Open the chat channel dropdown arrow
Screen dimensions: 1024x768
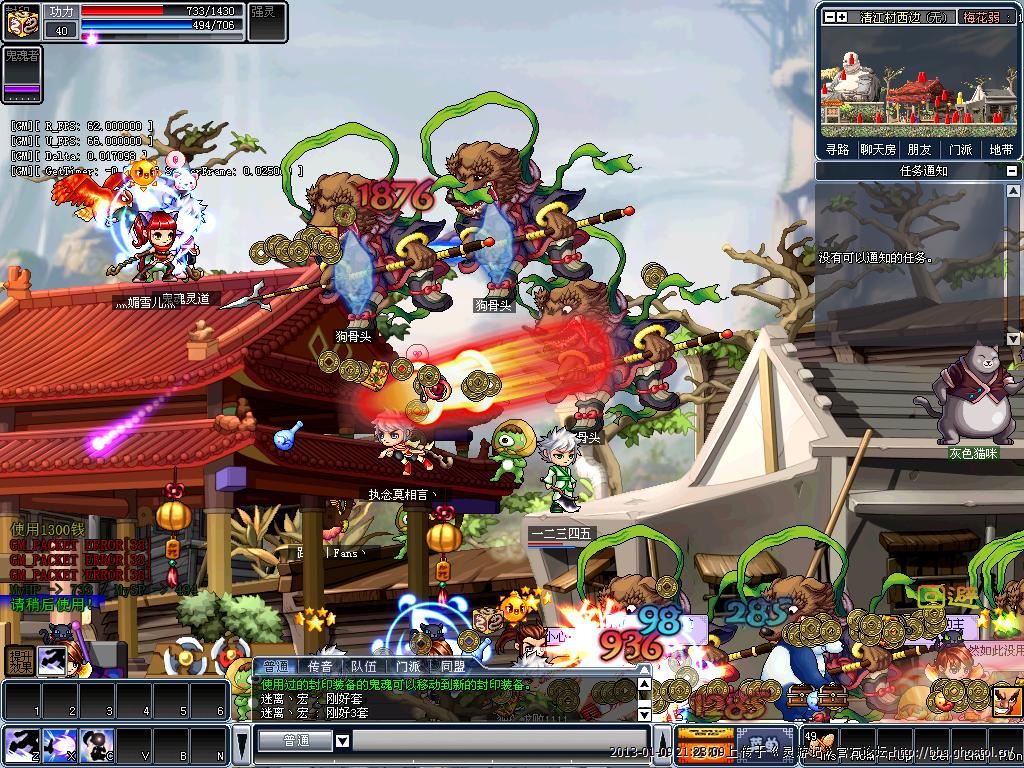click(342, 741)
